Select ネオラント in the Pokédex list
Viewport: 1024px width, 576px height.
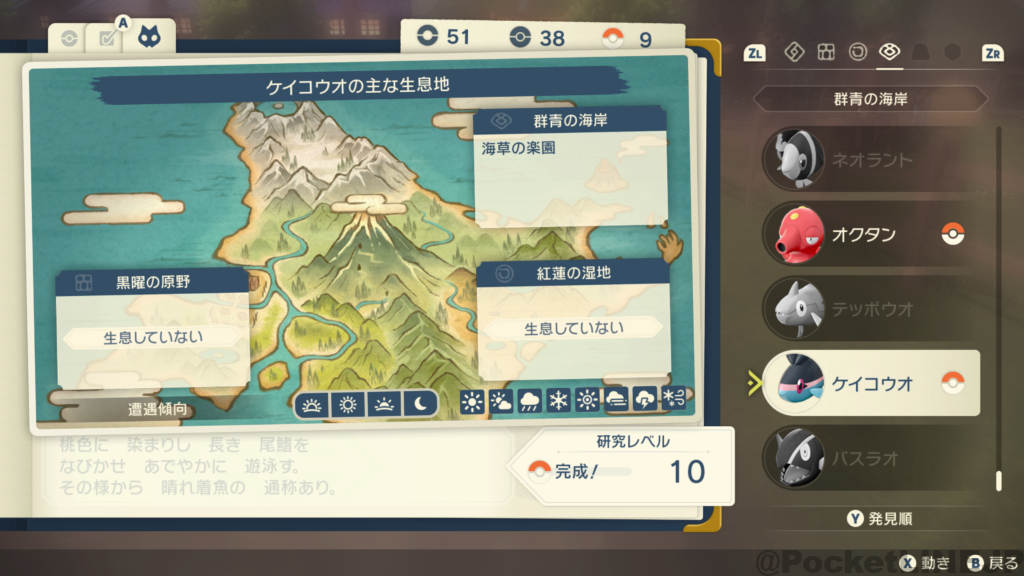tap(870, 159)
